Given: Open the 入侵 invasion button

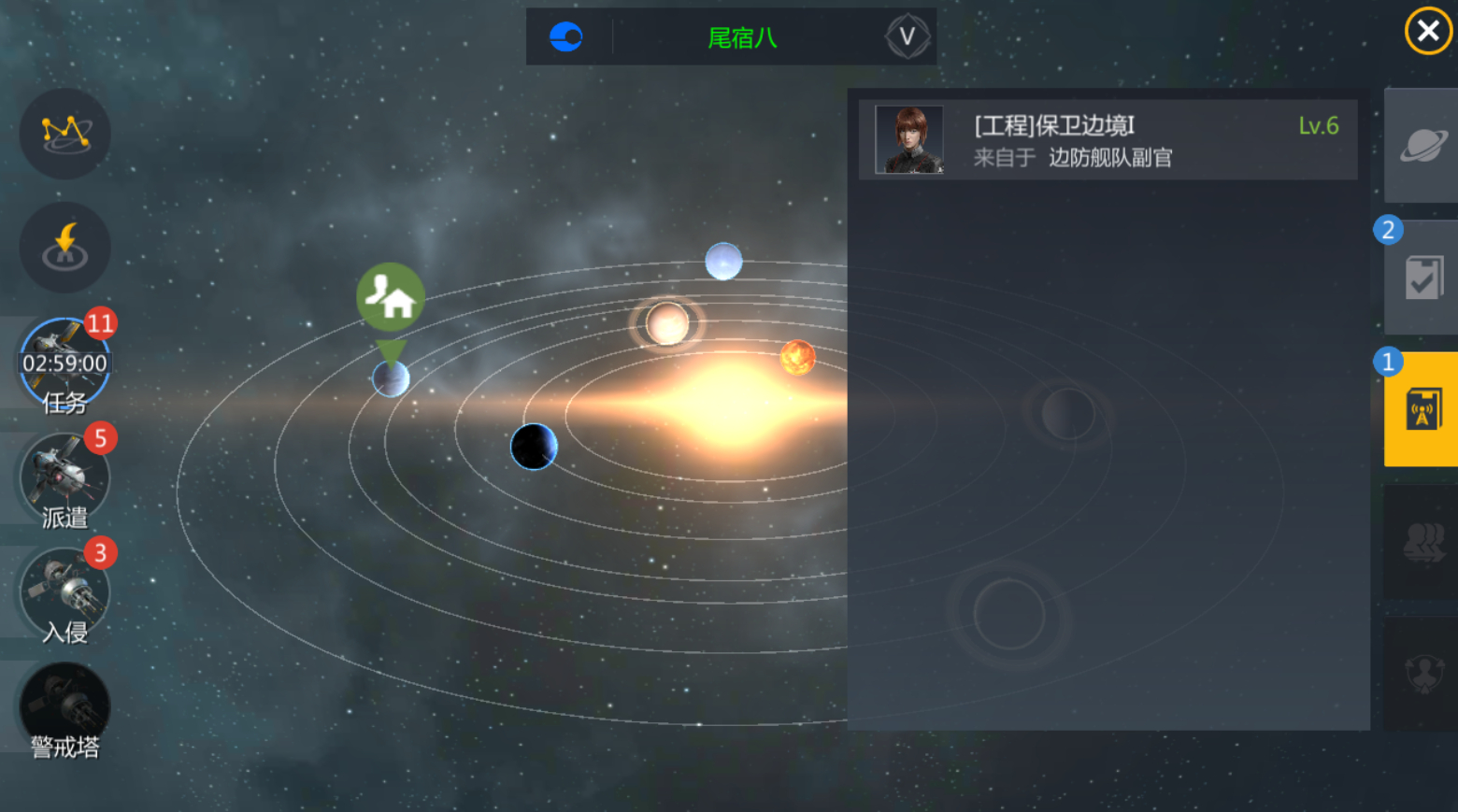Looking at the screenshot, I should coord(65,594).
